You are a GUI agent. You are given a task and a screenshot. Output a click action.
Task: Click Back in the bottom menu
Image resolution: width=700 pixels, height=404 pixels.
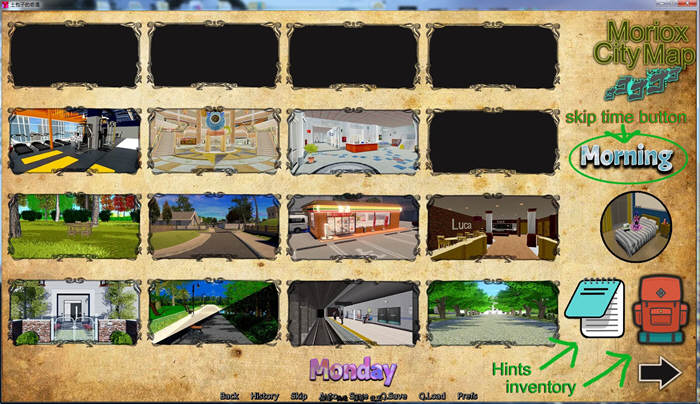click(229, 396)
